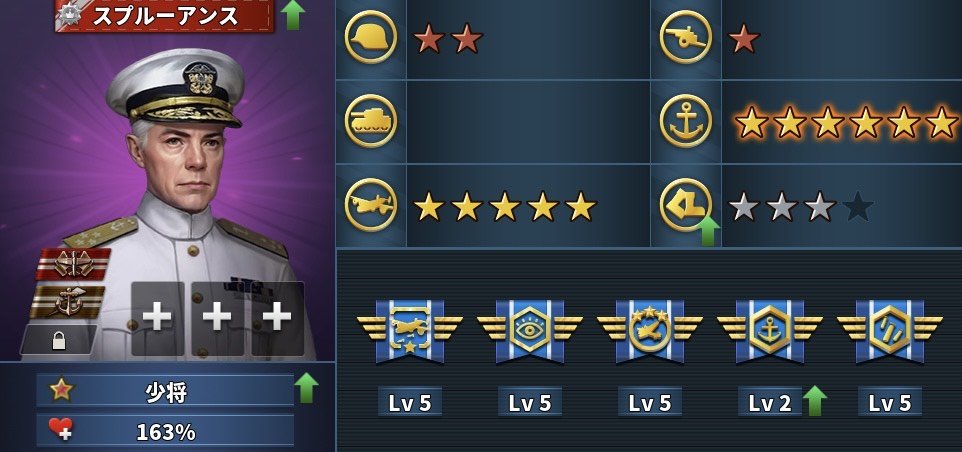Open the navy anchor stat icon
The width and height of the screenshot is (962, 452).
coord(686,122)
